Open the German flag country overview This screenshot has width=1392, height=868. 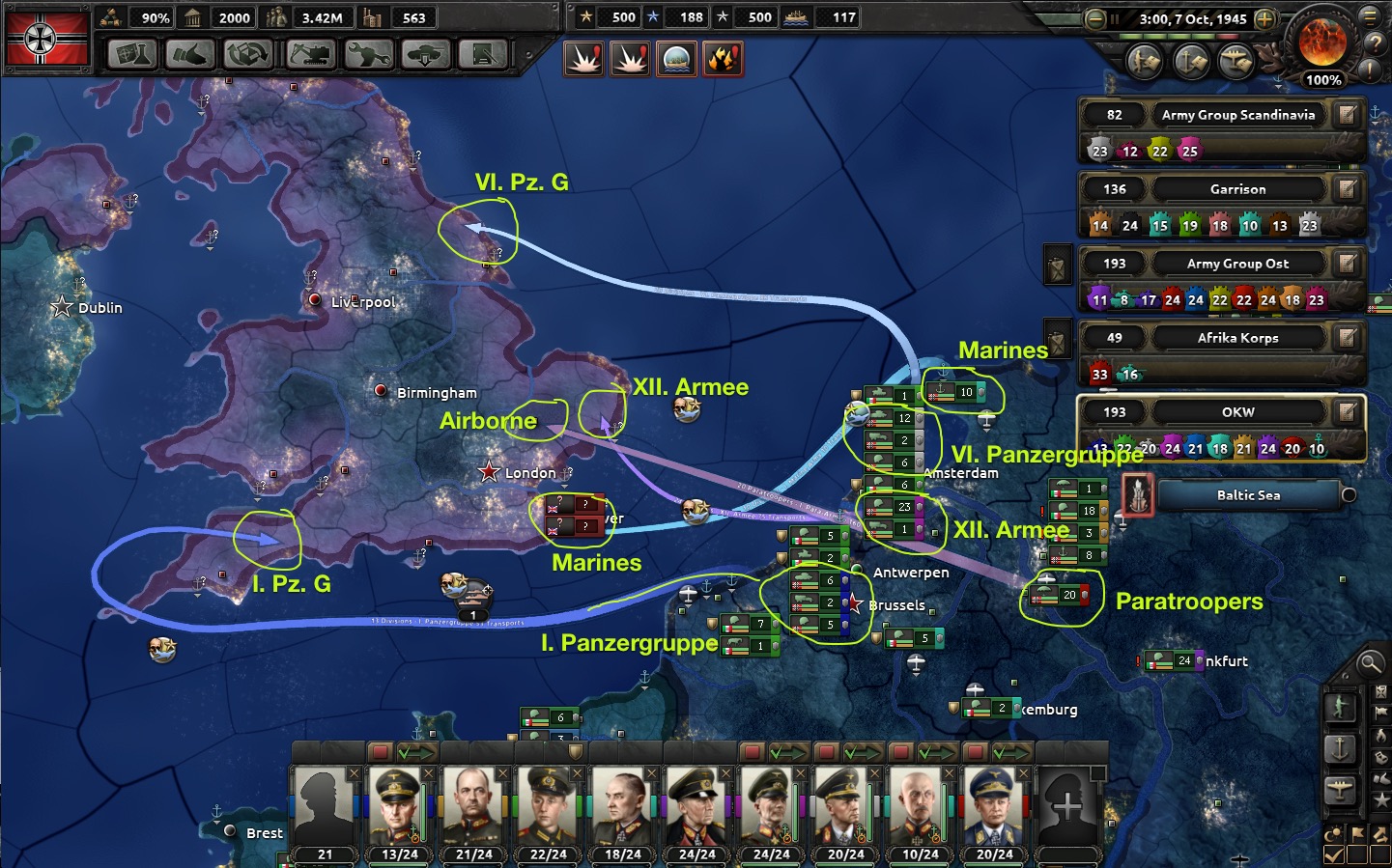pyautogui.click(x=46, y=39)
